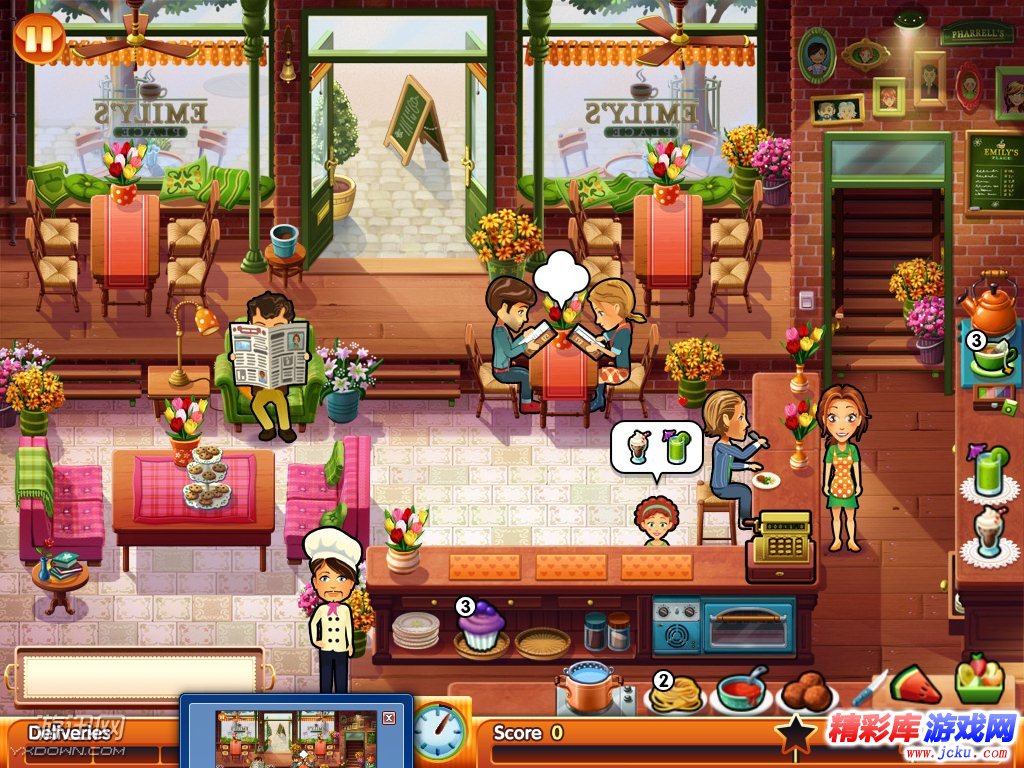Grab the cup of tea
This screenshot has height=768, width=1024.
pos(992,356)
